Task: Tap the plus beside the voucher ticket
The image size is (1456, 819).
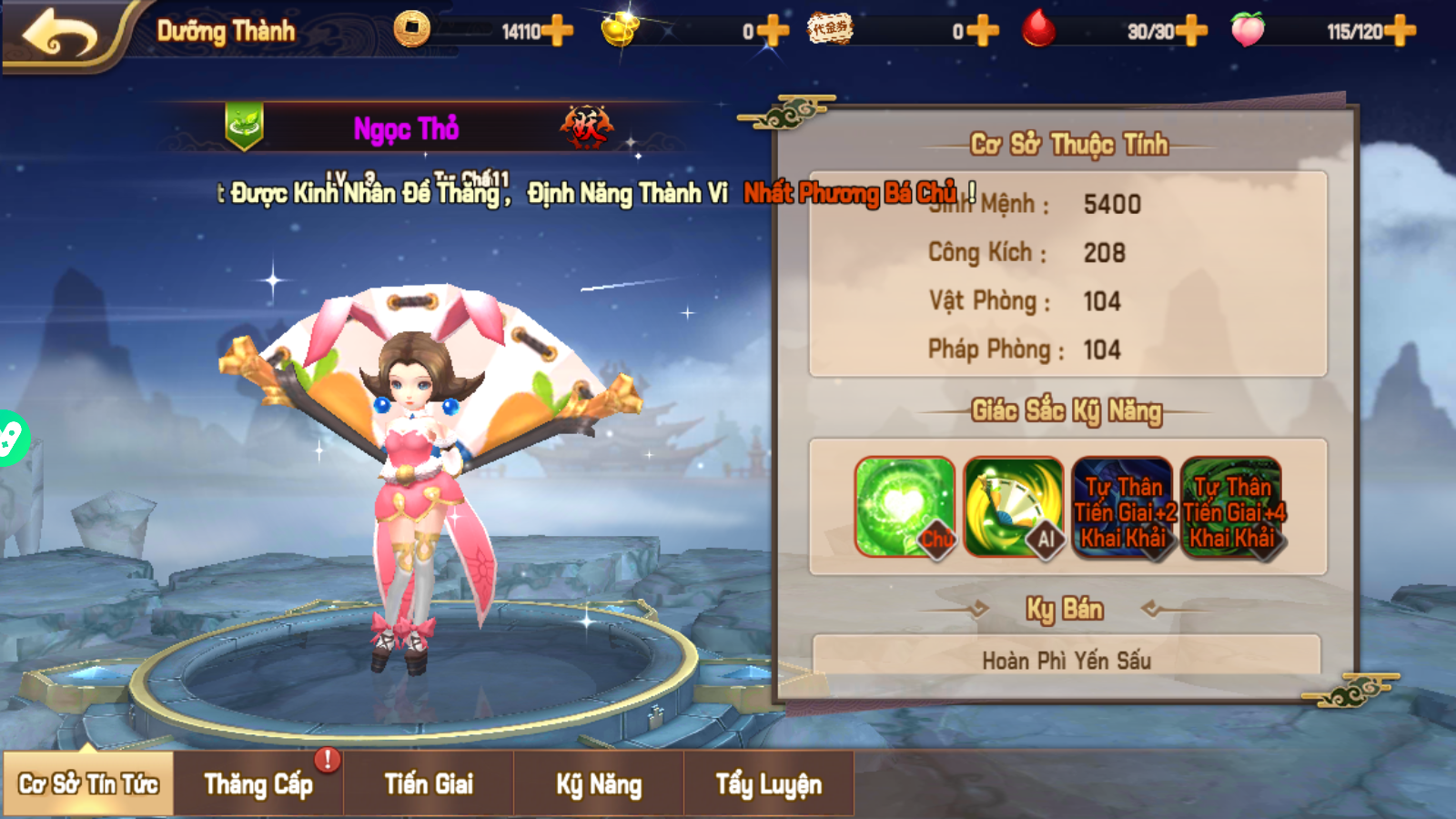Action: [983, 31]
